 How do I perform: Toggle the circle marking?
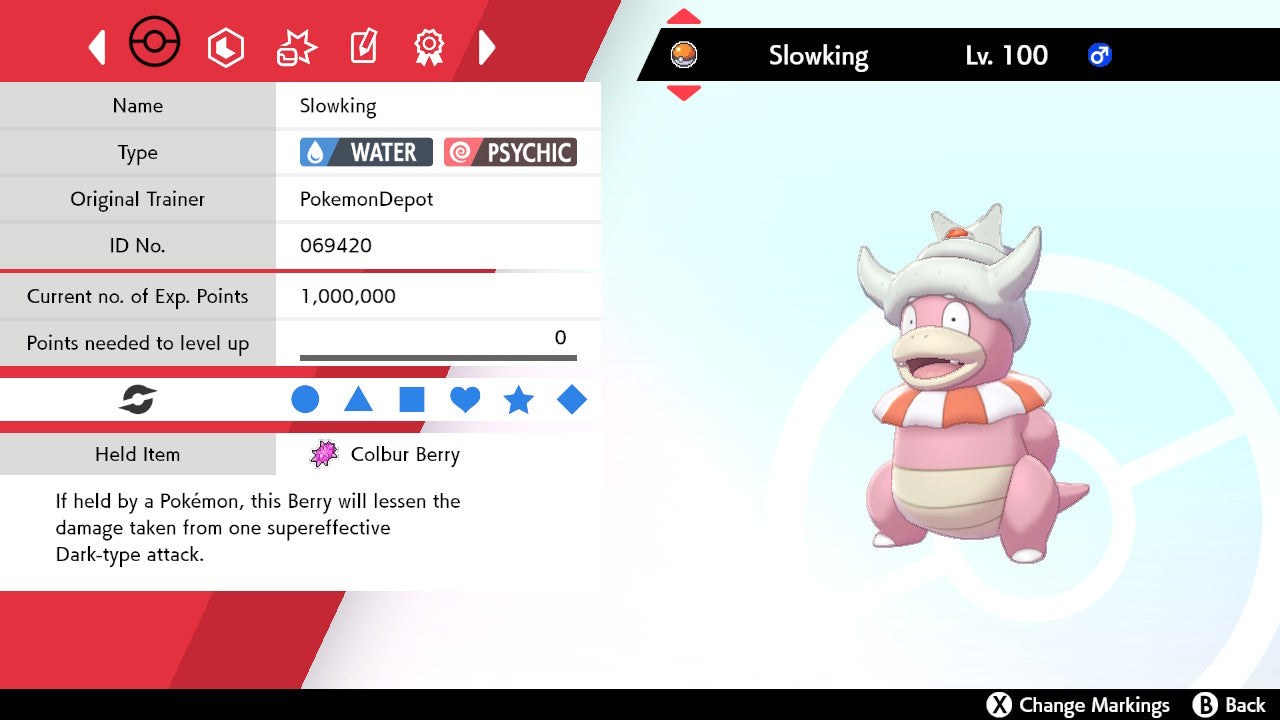[x=305, y=400]
